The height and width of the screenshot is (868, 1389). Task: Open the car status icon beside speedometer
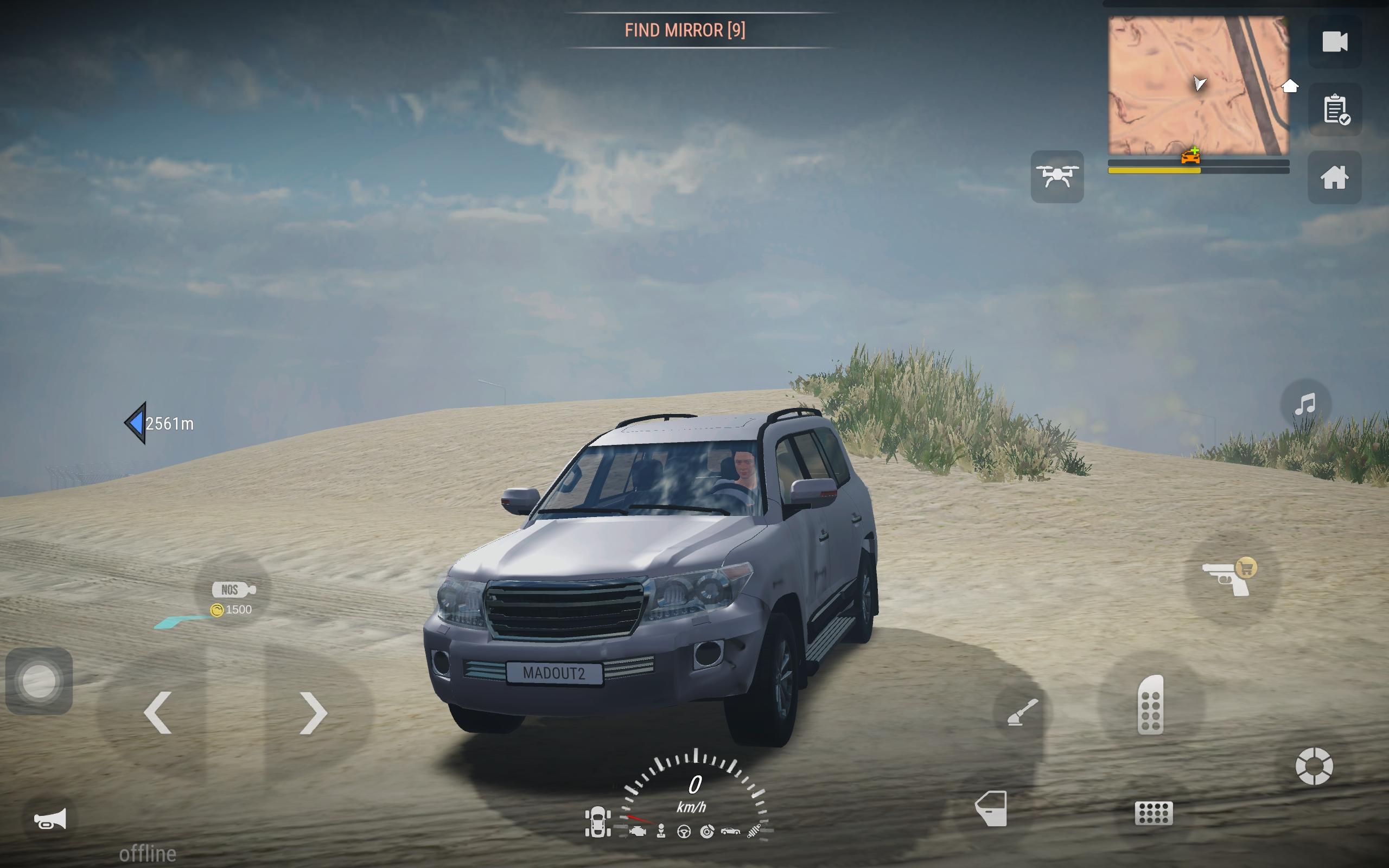pyautogui.click(x=597, y=822)
